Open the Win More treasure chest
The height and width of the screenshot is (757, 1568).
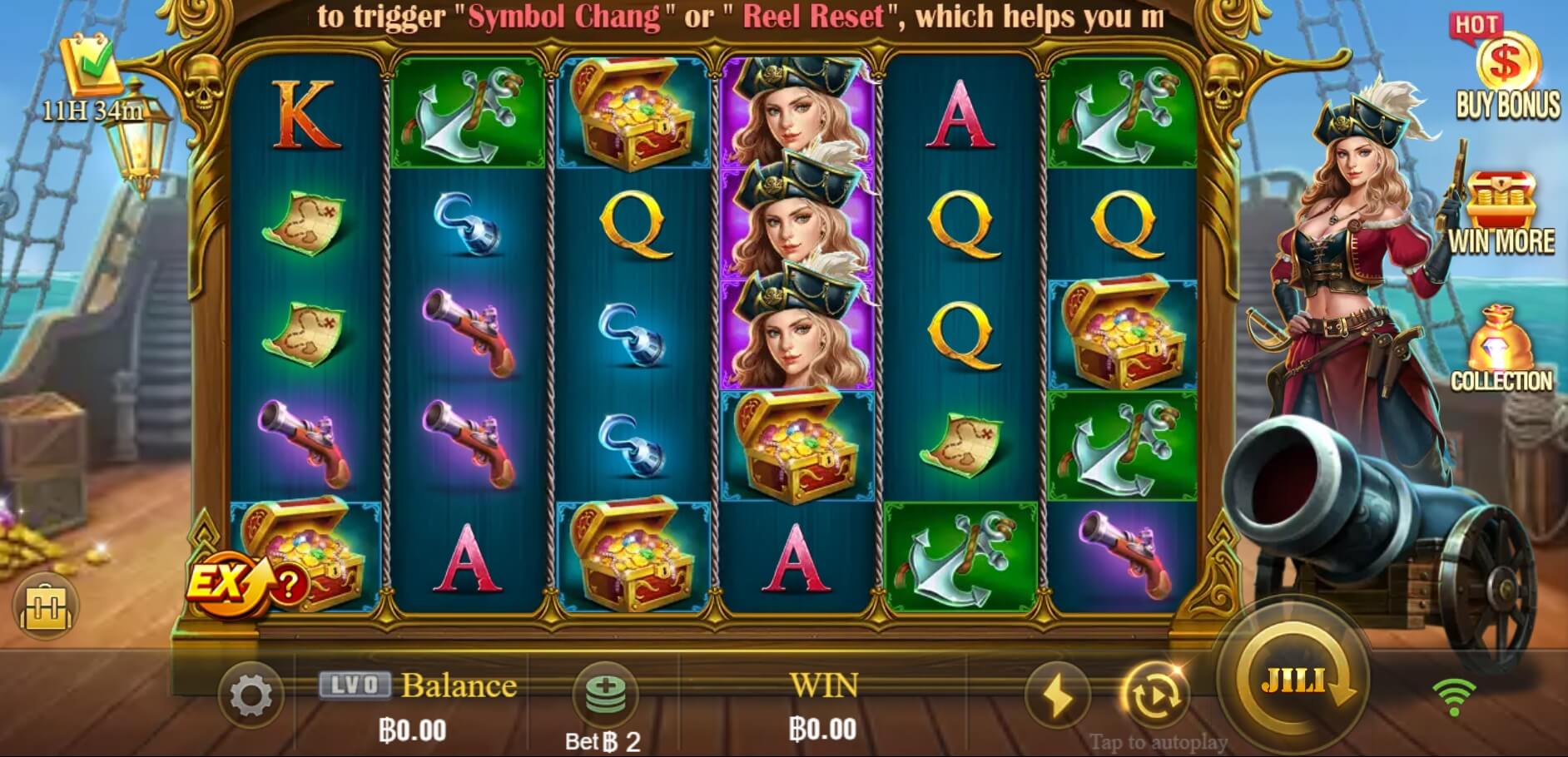click(x=1501, y=212)
